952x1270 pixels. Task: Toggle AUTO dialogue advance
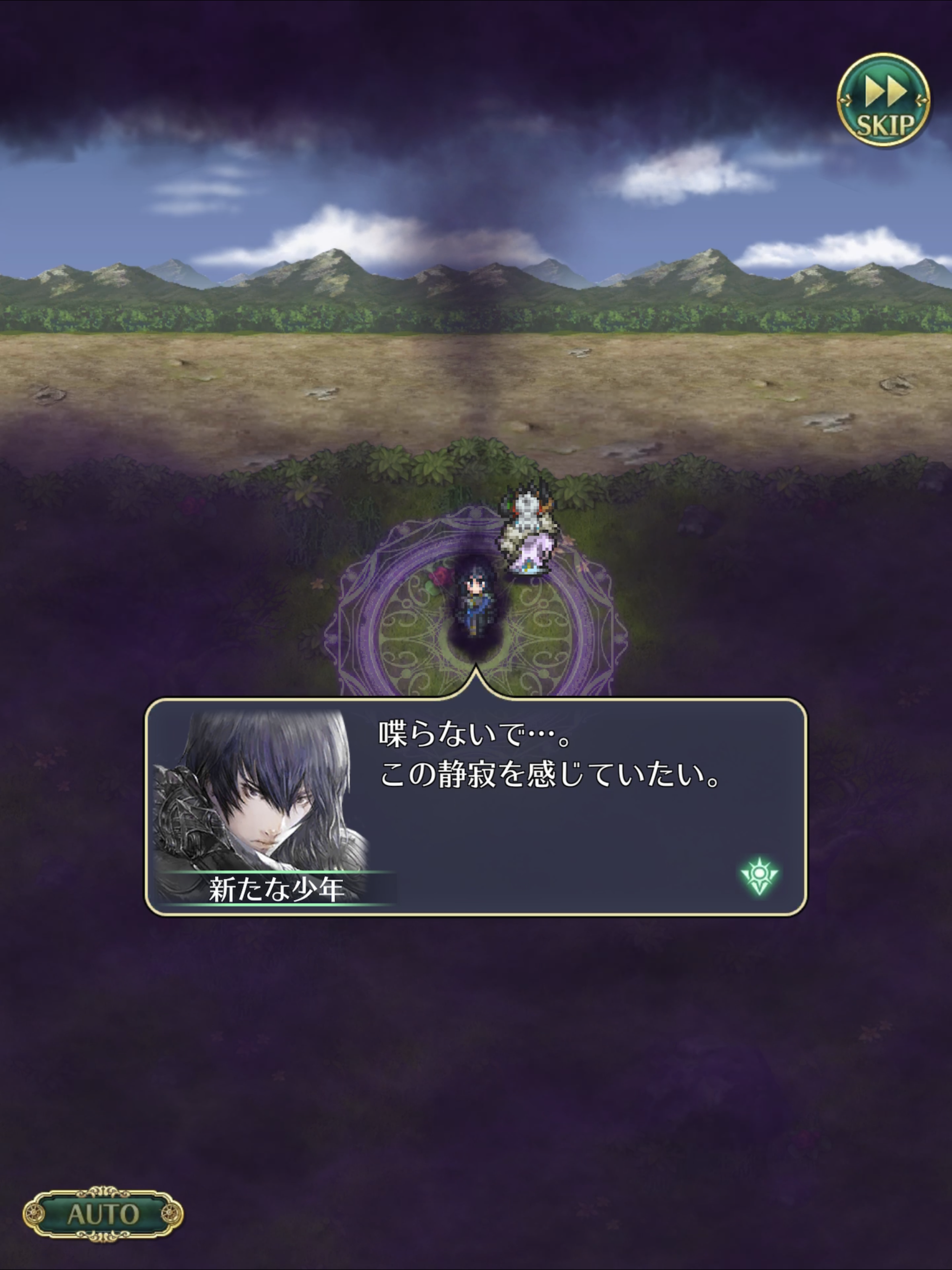(103, 1214)
